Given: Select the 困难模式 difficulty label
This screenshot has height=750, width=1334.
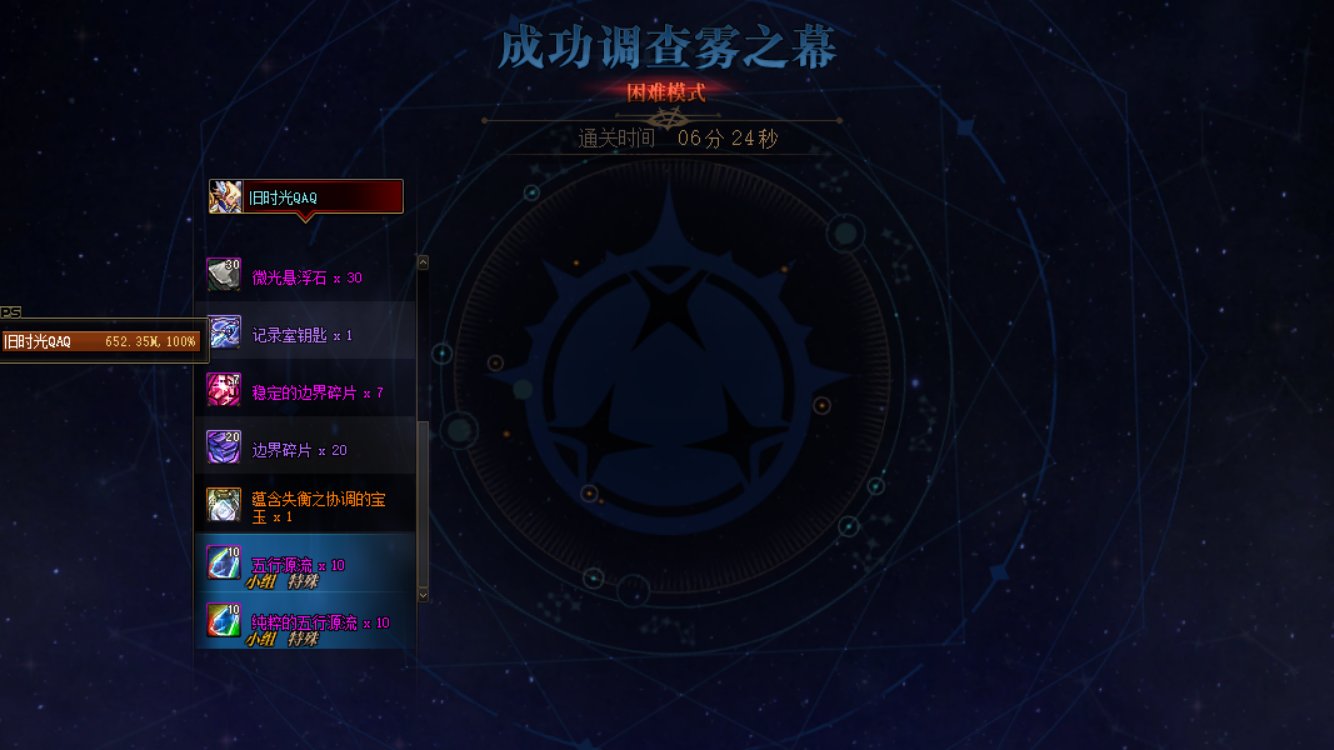Looking at the screenshot, I should tap(667, 89).
